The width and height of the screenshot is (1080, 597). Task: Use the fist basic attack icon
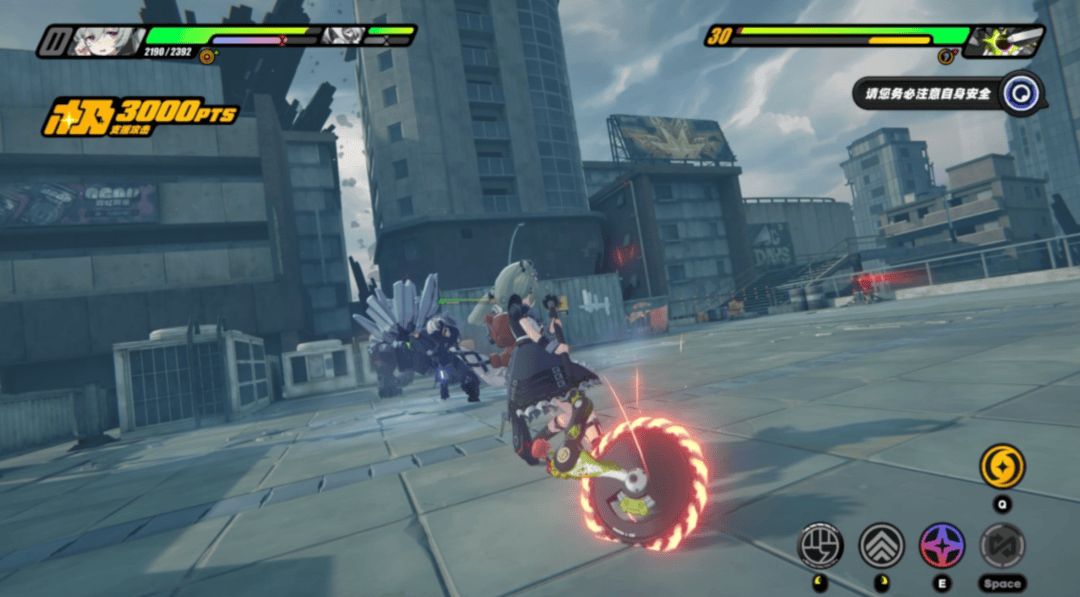[x=820, y=545]
